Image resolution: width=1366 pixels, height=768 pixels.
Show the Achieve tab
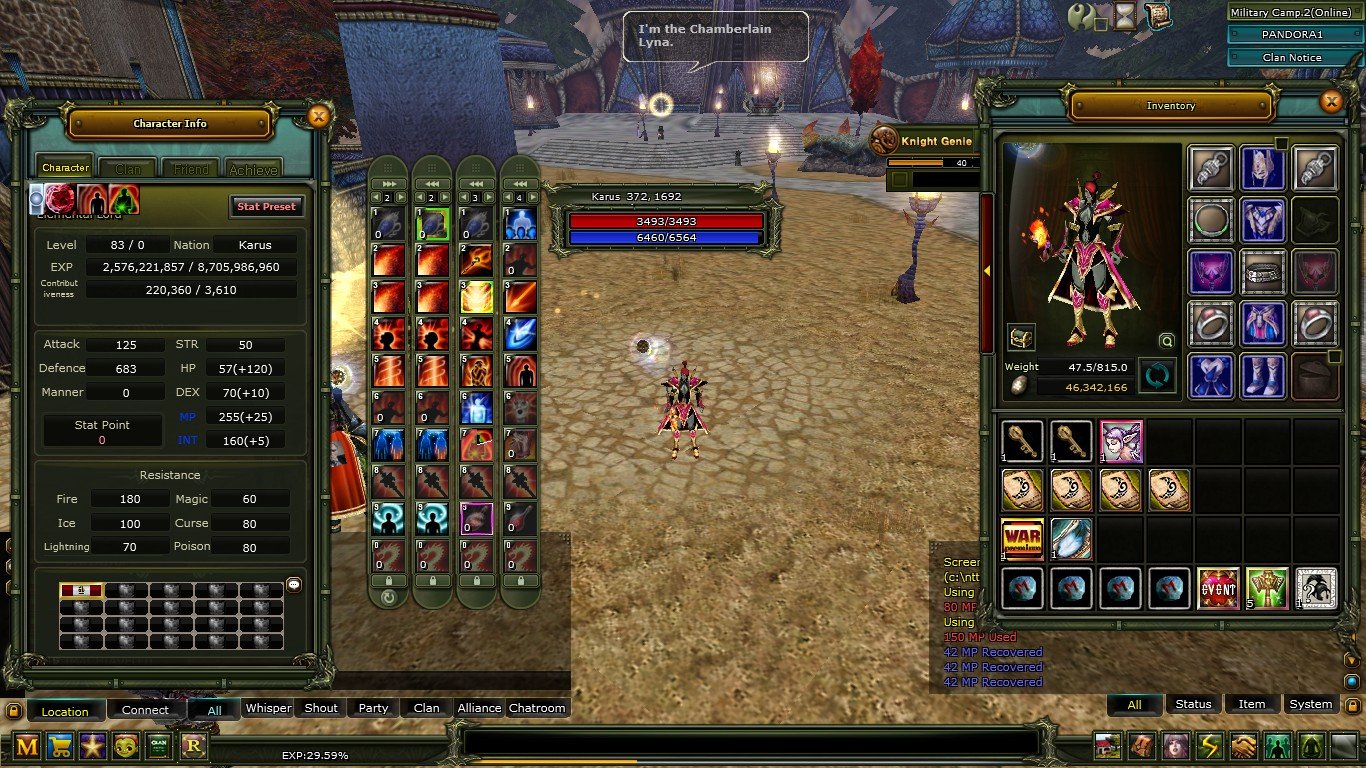253,169
